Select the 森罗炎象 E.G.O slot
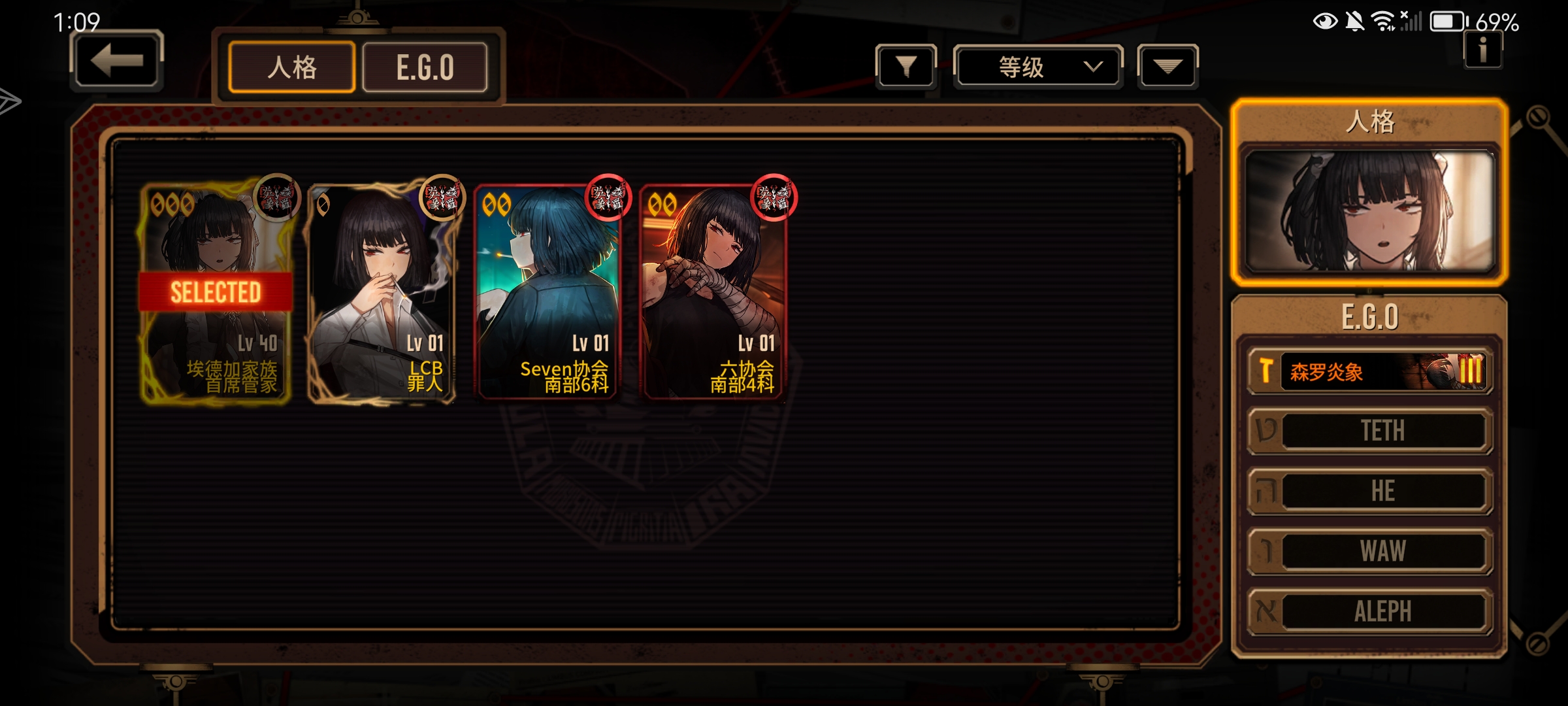Viewport: 1568px width, 706px height. pyautogui.click(x=1371, y=371)
